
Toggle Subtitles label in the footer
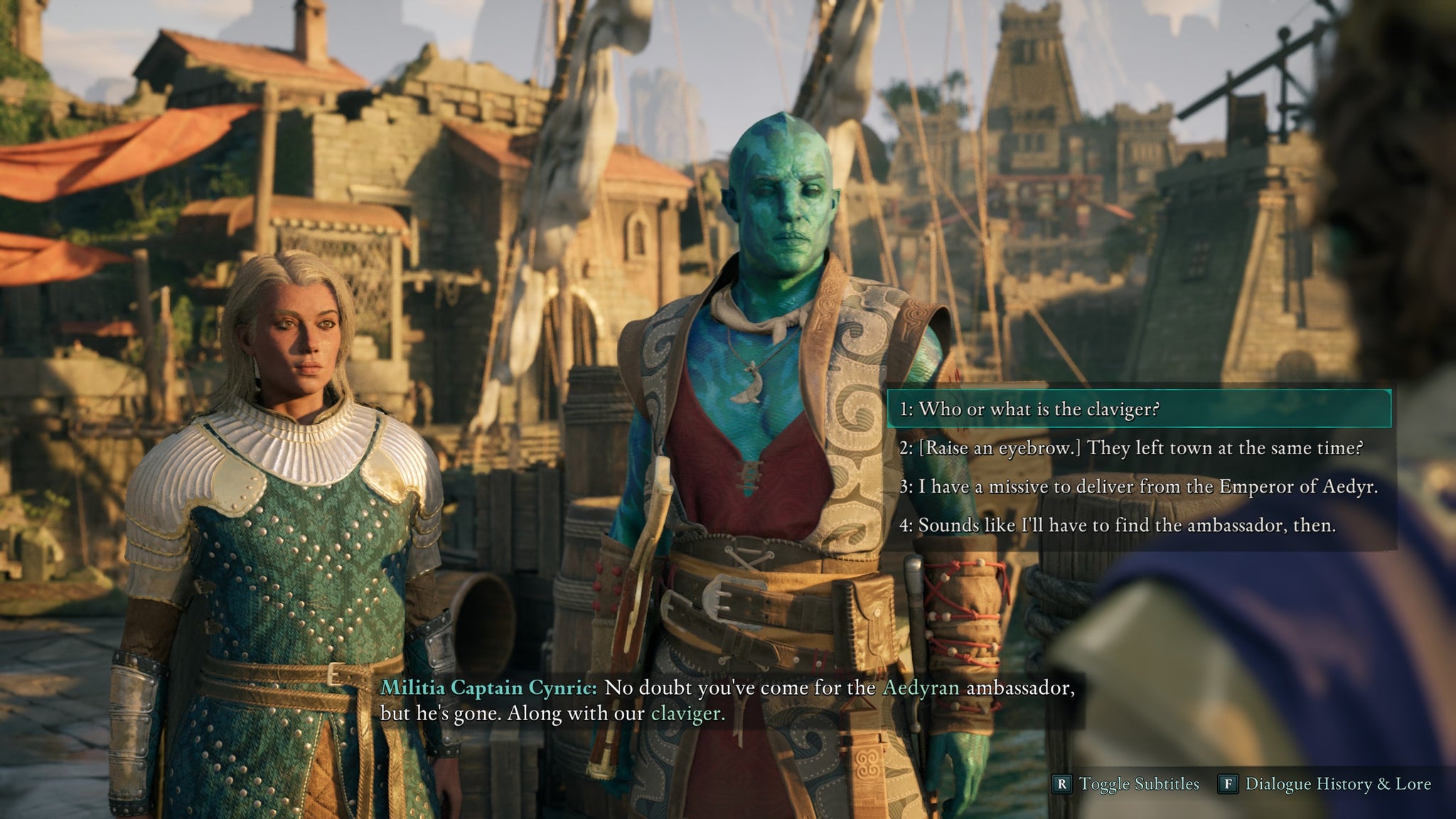(1138, 784)
